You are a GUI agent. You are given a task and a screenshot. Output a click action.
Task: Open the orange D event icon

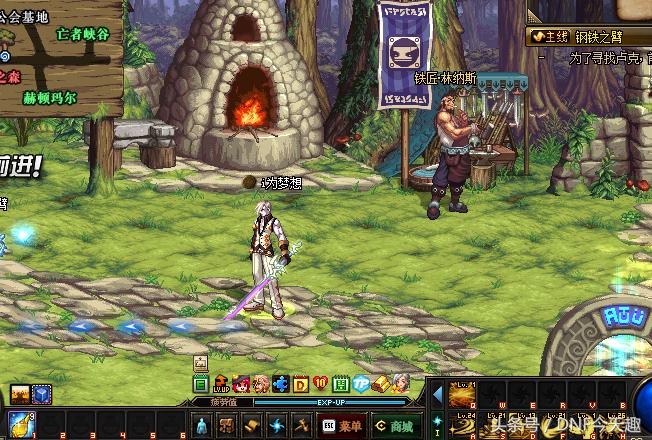[x=300, y=384]
